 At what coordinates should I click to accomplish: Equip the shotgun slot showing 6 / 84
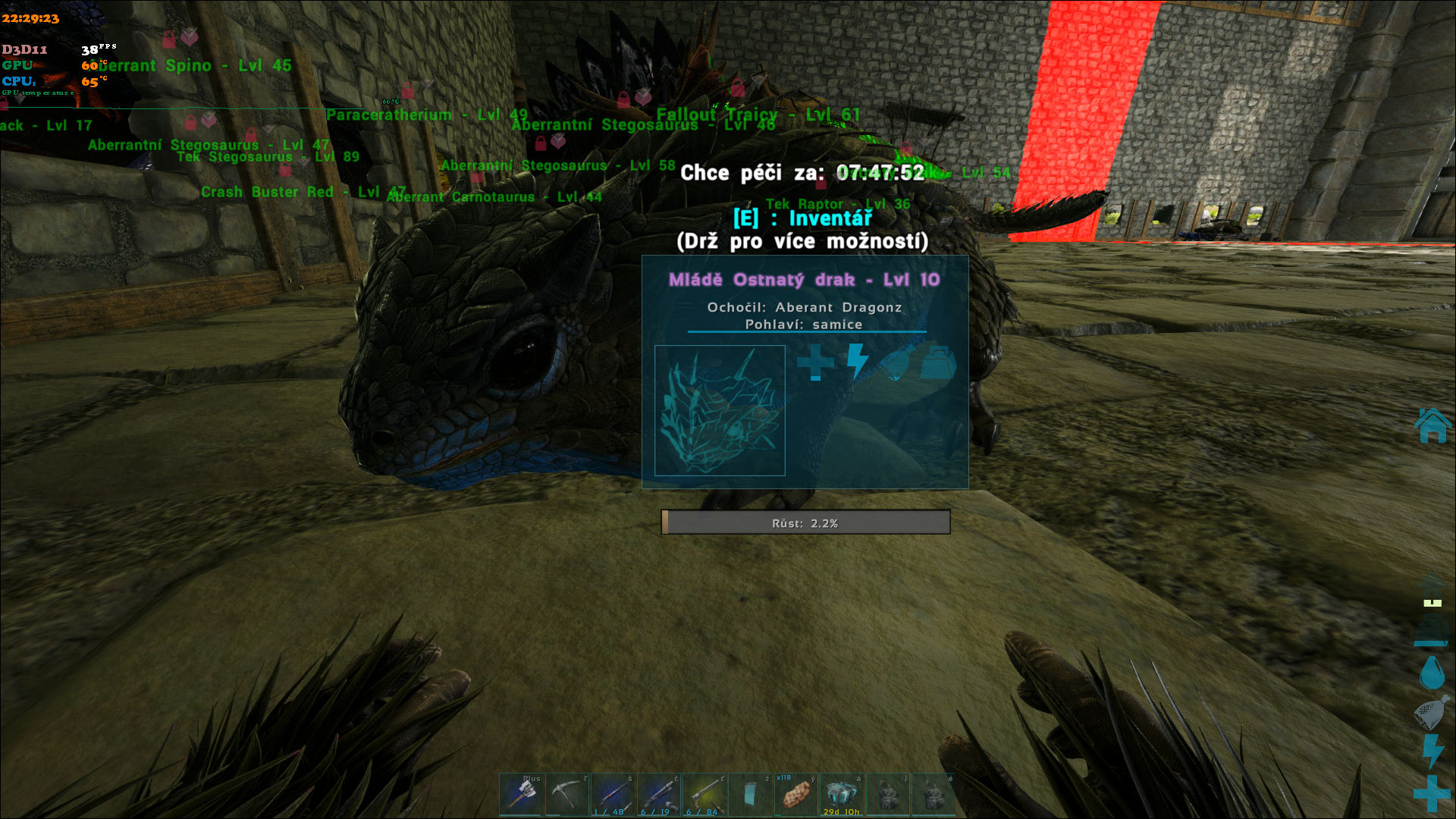coord(704,794)
